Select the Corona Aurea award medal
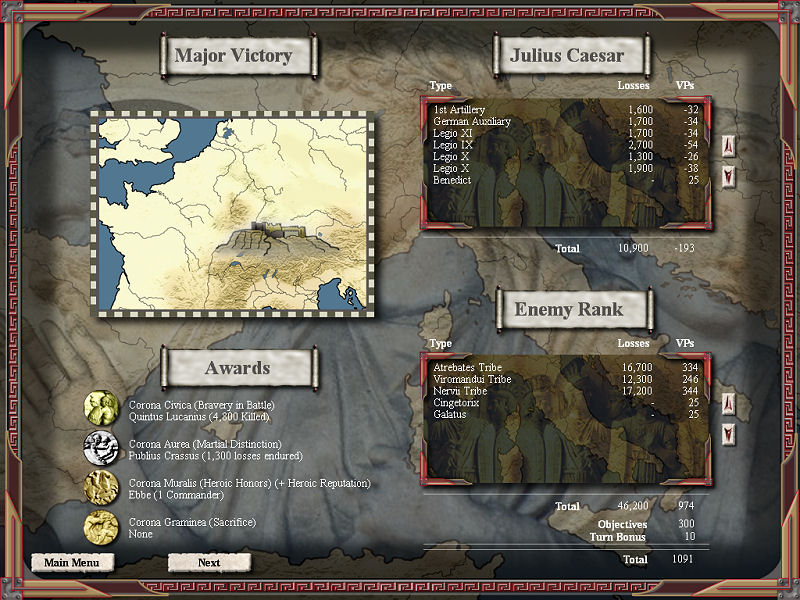This screenshot has width=800, height=600. [x=100, y=447]
